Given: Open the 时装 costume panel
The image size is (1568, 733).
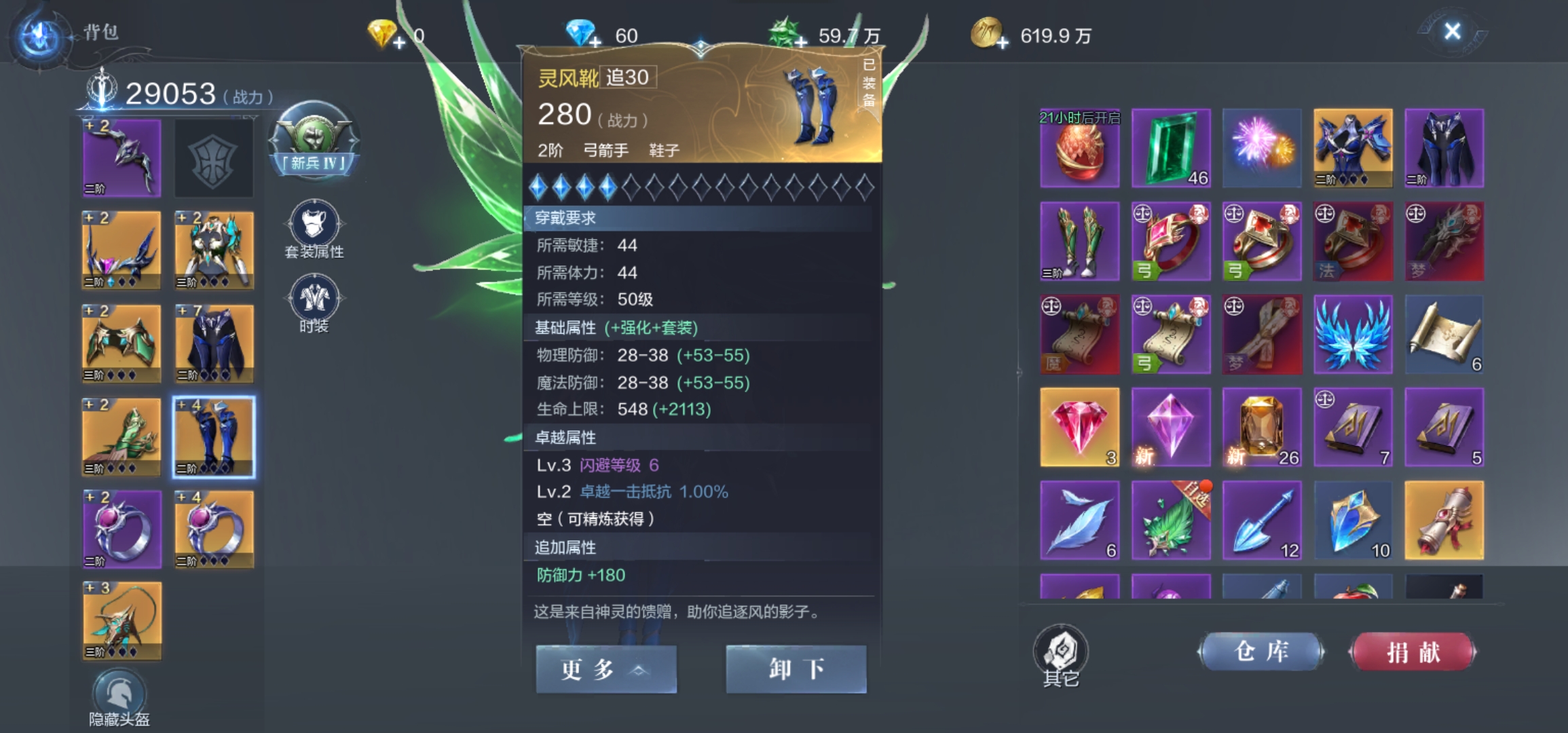Looking at the screenshot, I should tap(314, 303).
